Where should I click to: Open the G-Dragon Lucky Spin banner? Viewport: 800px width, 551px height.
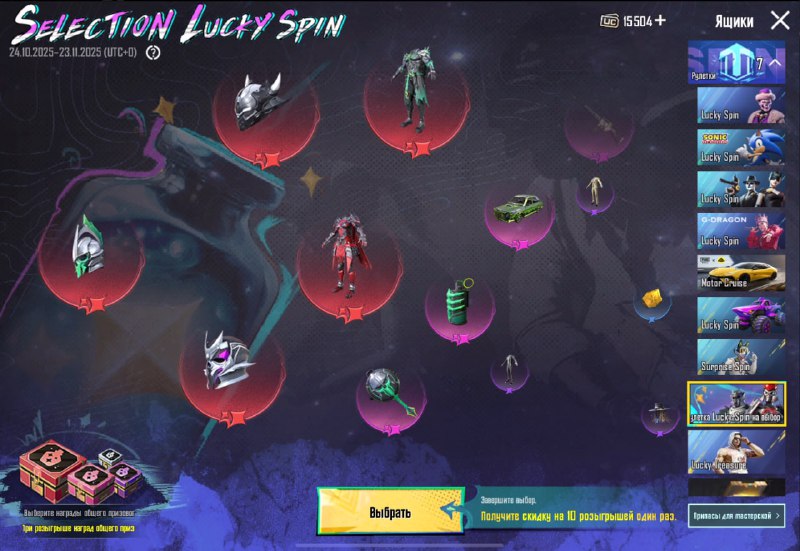(742, 230)
